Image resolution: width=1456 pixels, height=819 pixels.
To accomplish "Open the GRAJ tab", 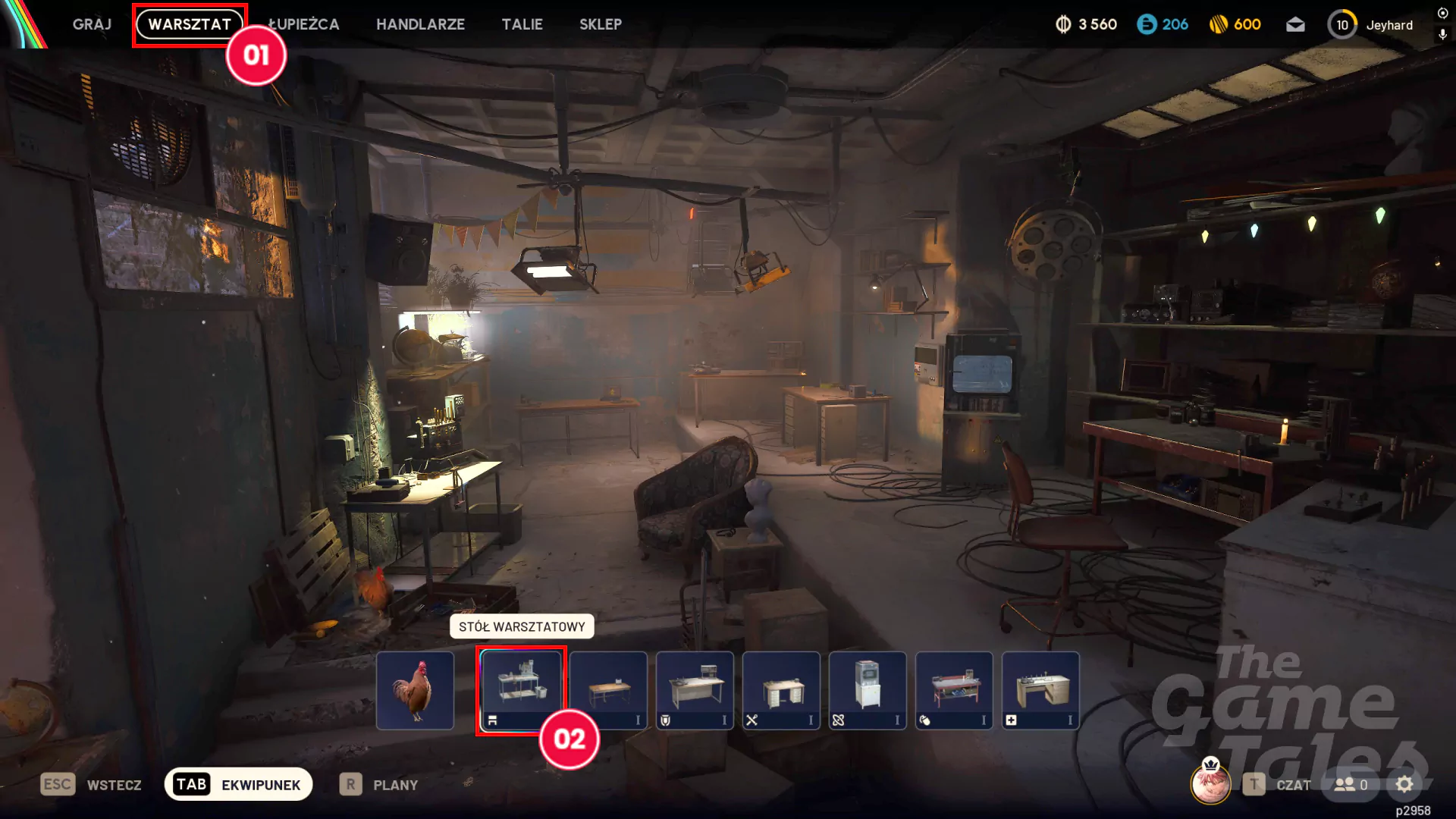I will click(92, 24).
